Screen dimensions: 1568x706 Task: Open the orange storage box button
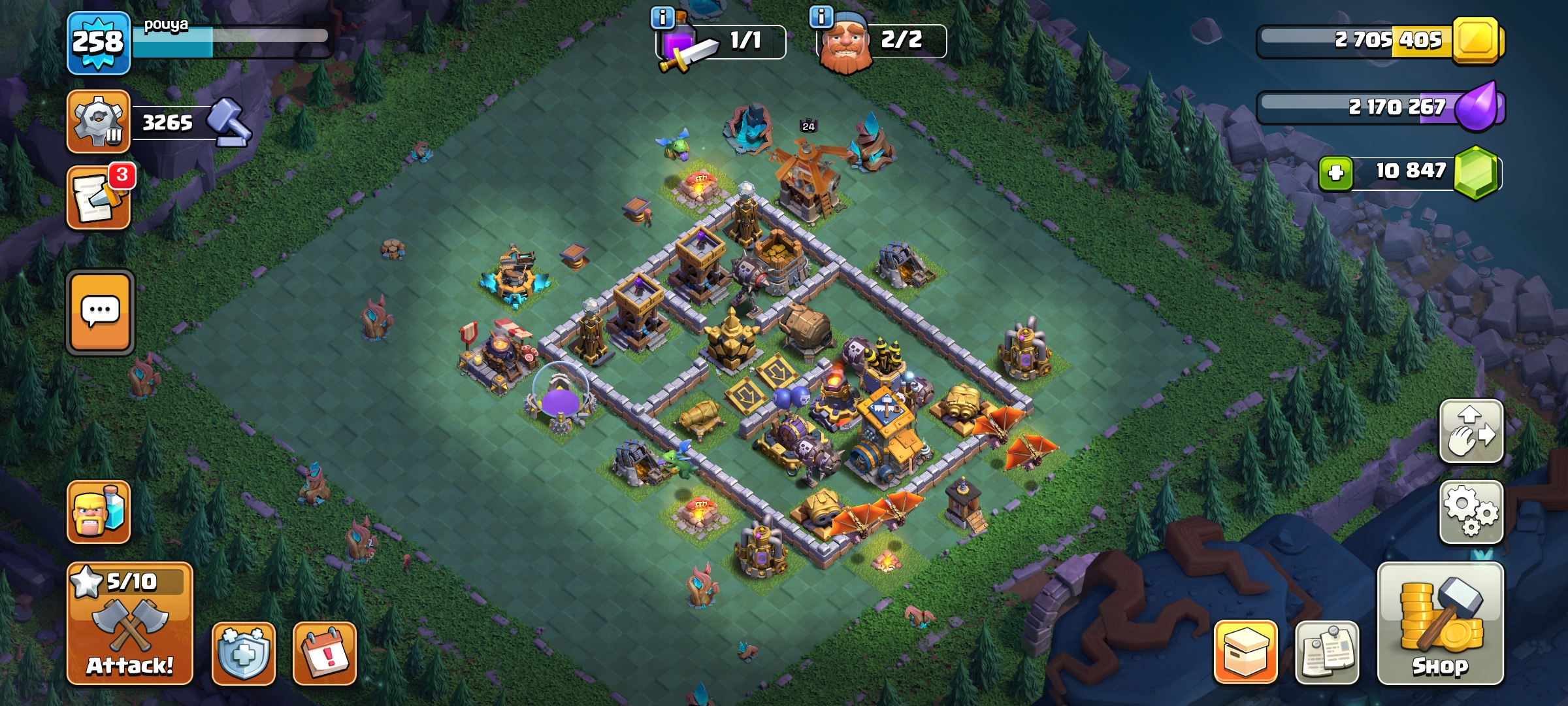coord(1245,652)
